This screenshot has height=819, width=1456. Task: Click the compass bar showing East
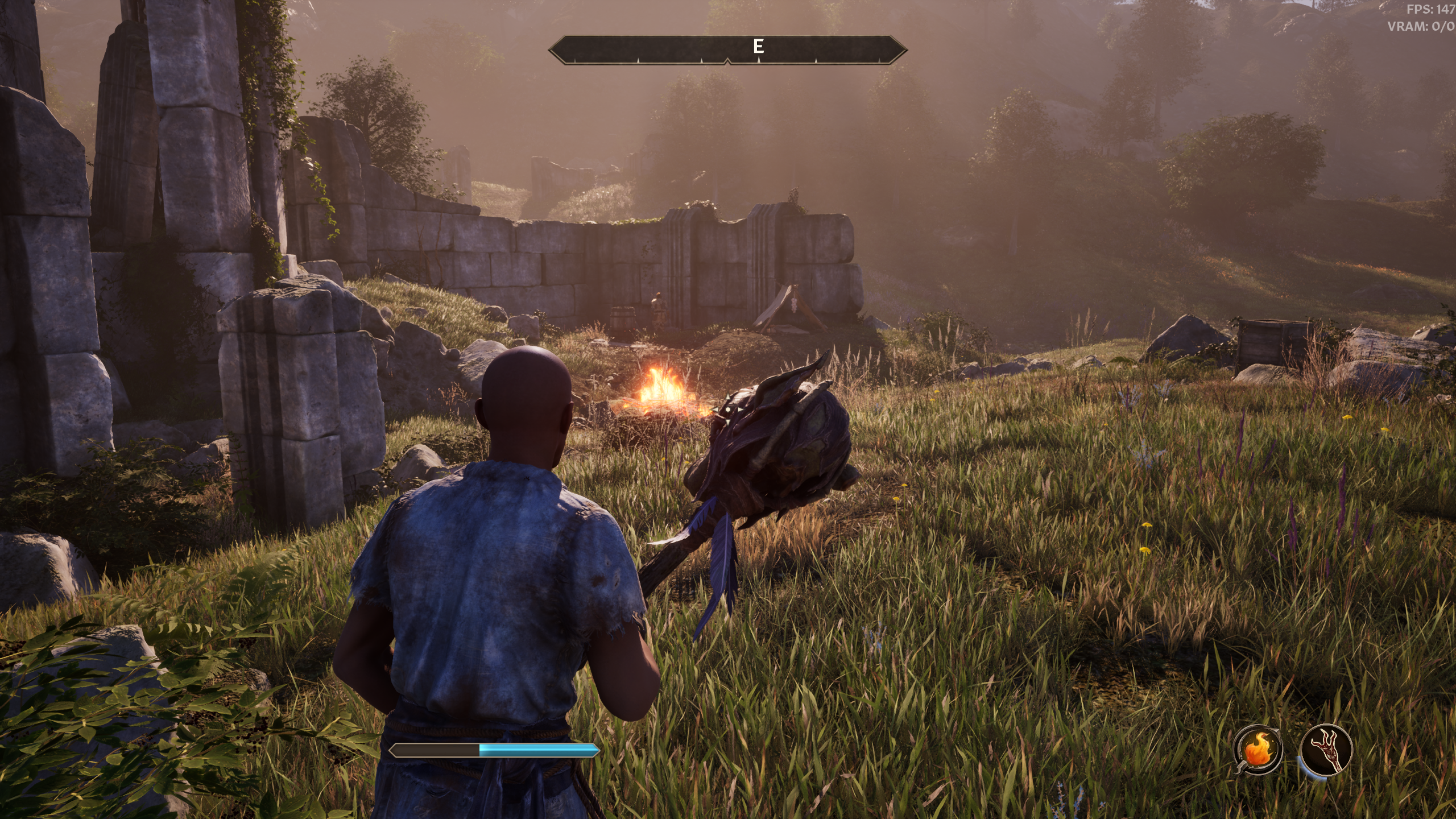[727, 49]
